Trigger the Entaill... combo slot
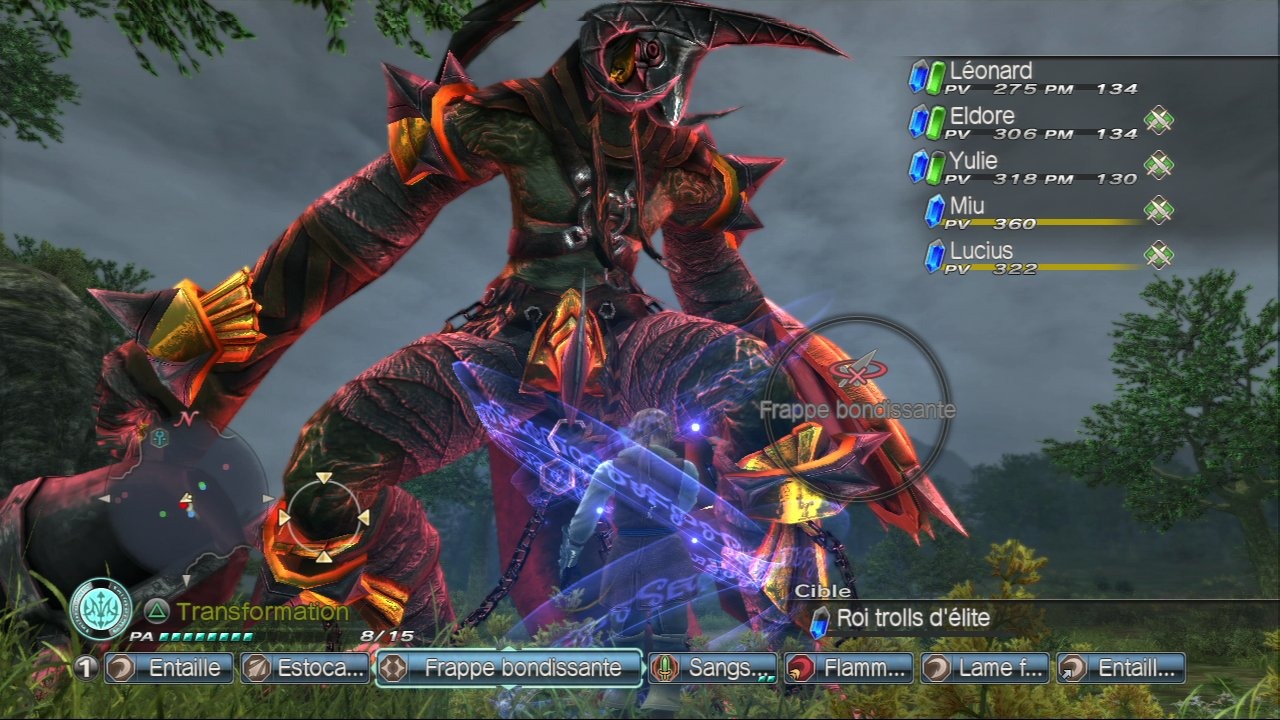1280x720 pixels. point(1121,668)
